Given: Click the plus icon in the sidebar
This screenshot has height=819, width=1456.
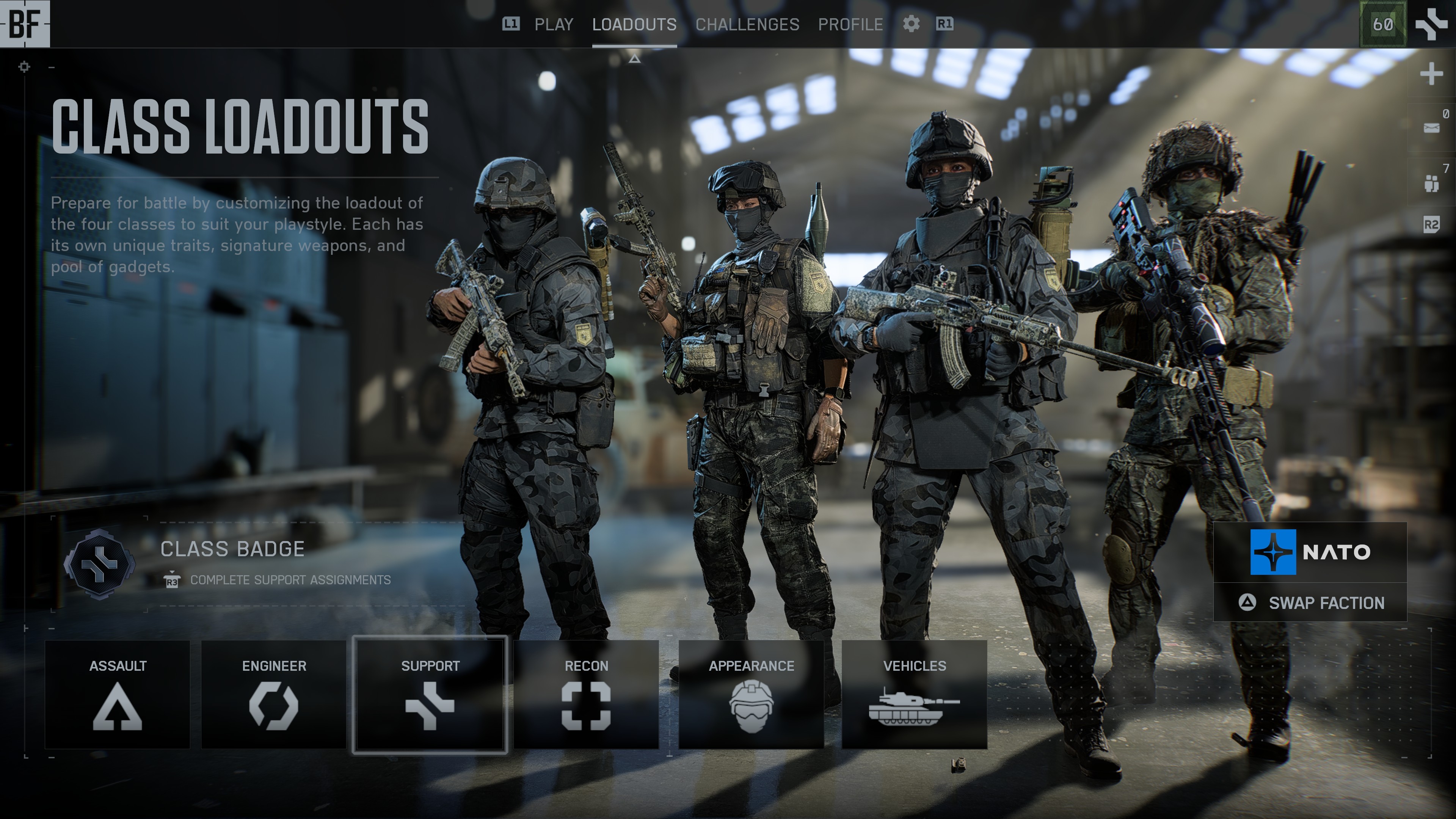Looking at the screenshot, I should point(1431,74).
